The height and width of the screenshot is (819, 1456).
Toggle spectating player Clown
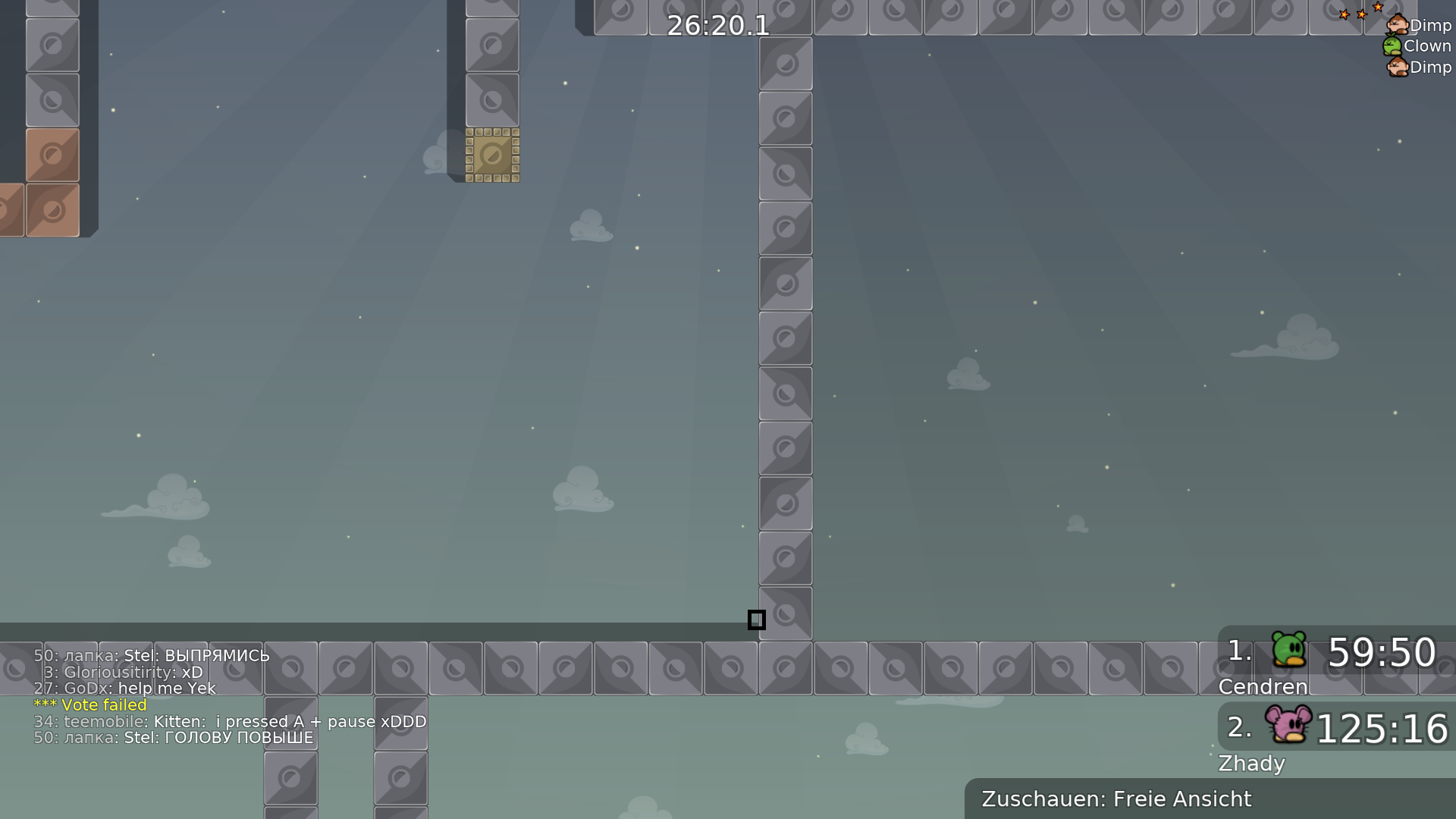point(1427,45)
